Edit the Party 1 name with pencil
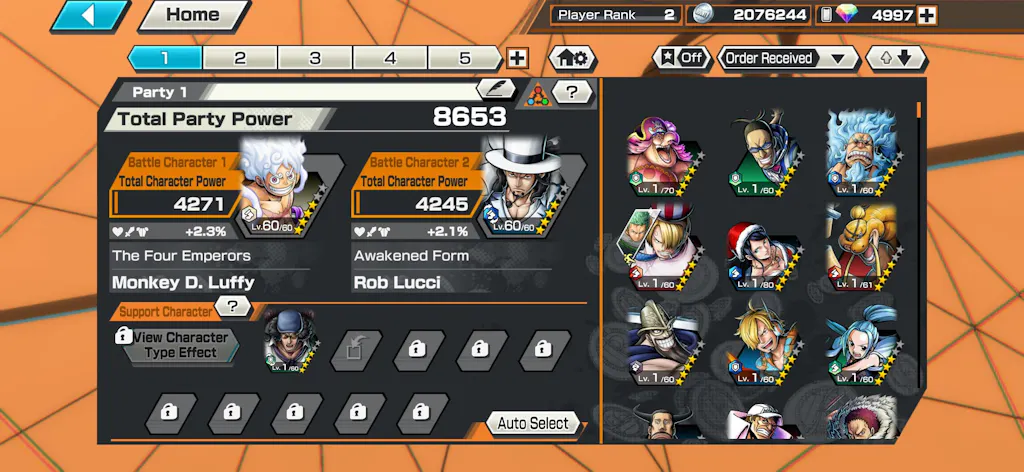This screenshot has width=1024, height=472. point(495,90)
